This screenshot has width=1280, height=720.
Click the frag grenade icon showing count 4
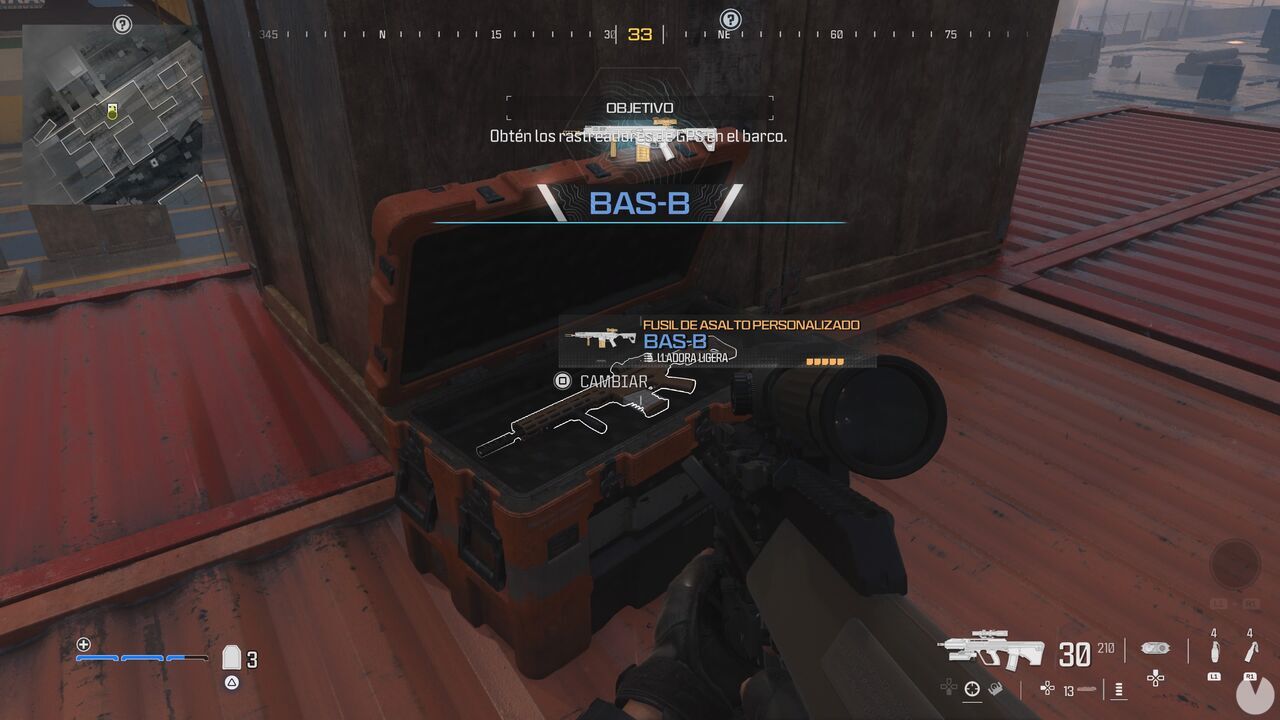[x=1214, y=650]
